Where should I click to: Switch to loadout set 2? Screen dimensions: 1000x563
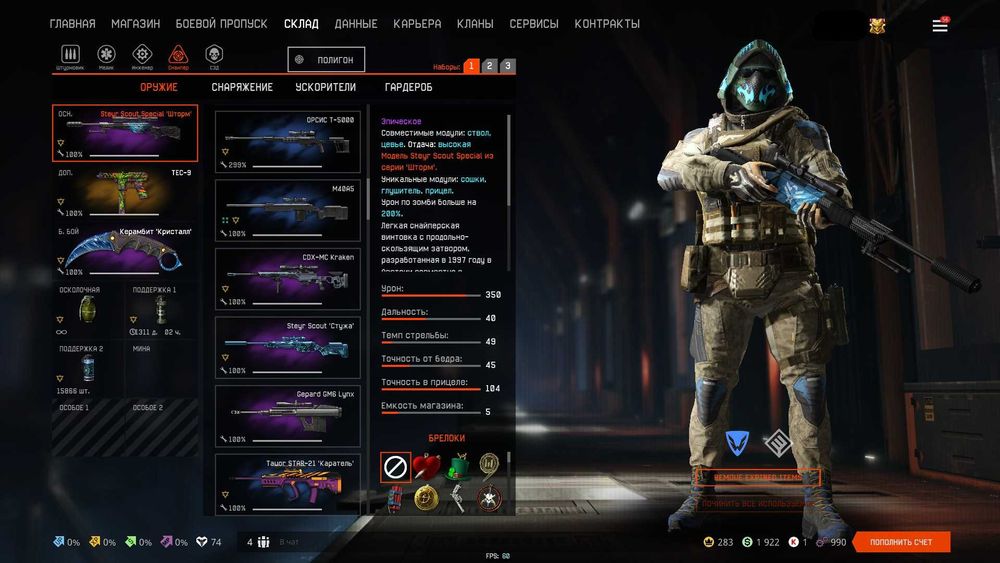489,66
